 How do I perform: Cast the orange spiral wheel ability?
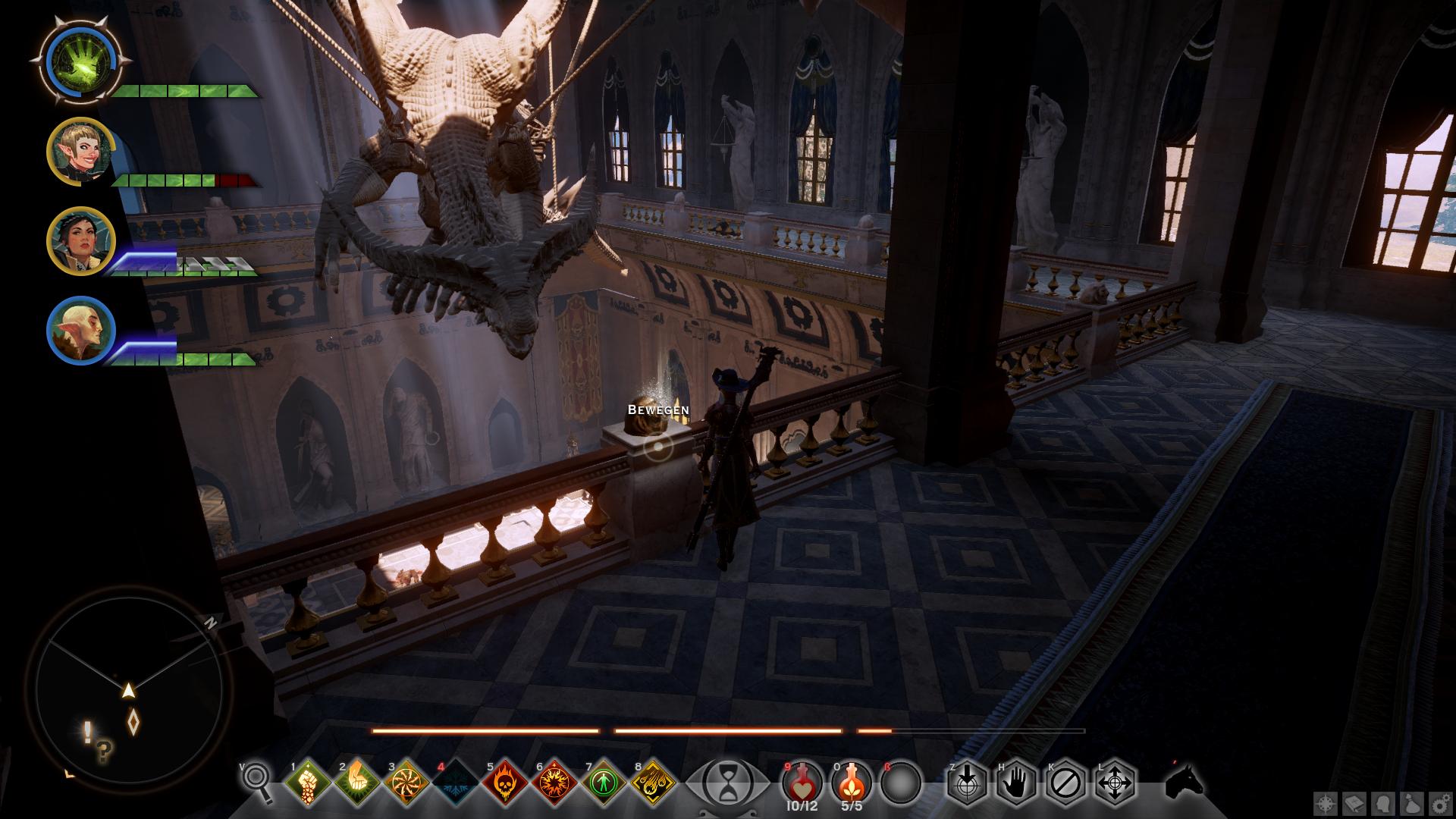tap(406, 782)
